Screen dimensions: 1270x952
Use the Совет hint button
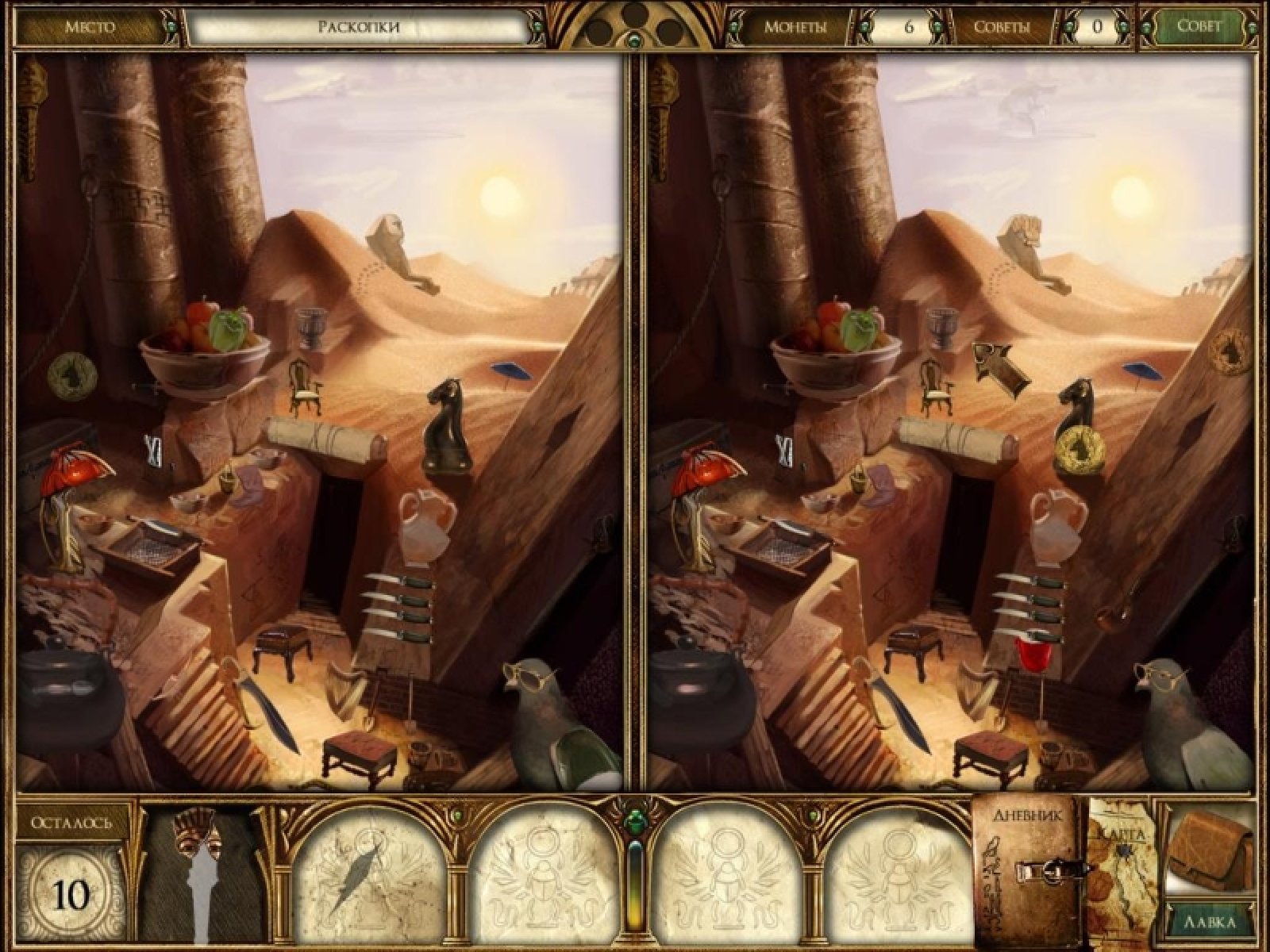tap(1199, 26)
